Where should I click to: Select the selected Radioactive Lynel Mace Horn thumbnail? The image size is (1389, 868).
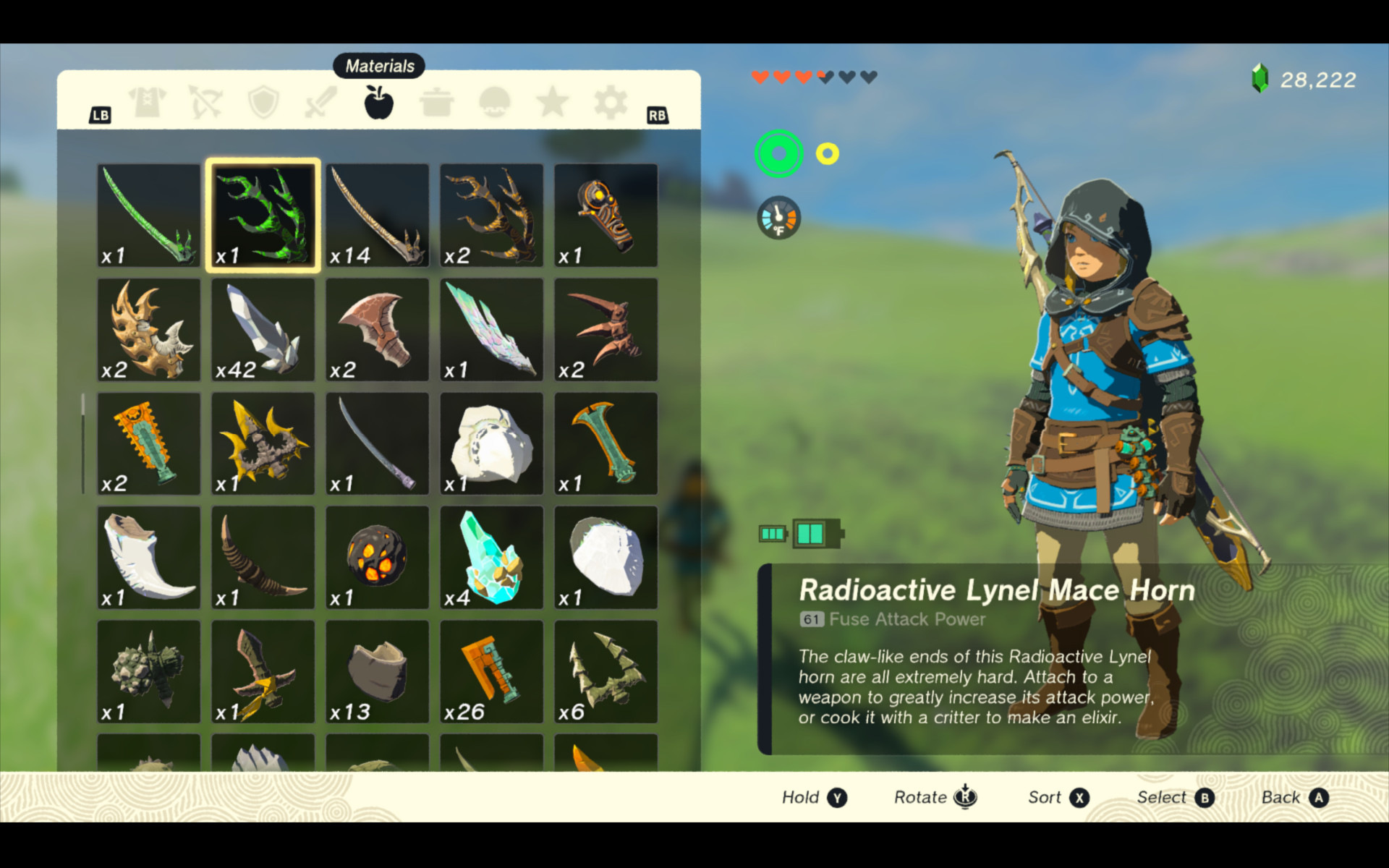point(263,215)
